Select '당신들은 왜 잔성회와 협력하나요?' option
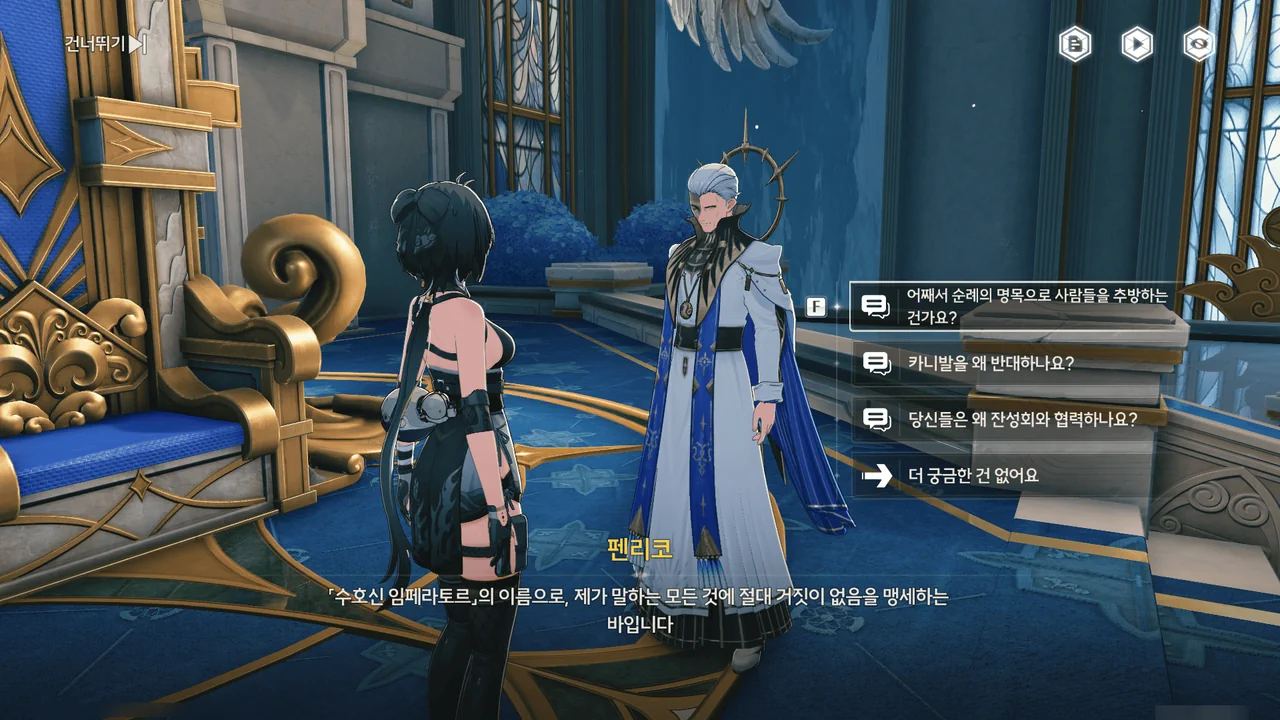1280x720 pixels. pos(1010,419)
